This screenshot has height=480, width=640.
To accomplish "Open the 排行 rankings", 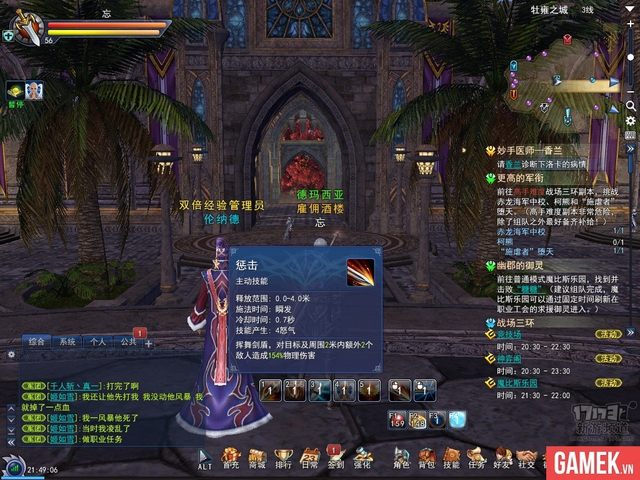I will point(284,456).
